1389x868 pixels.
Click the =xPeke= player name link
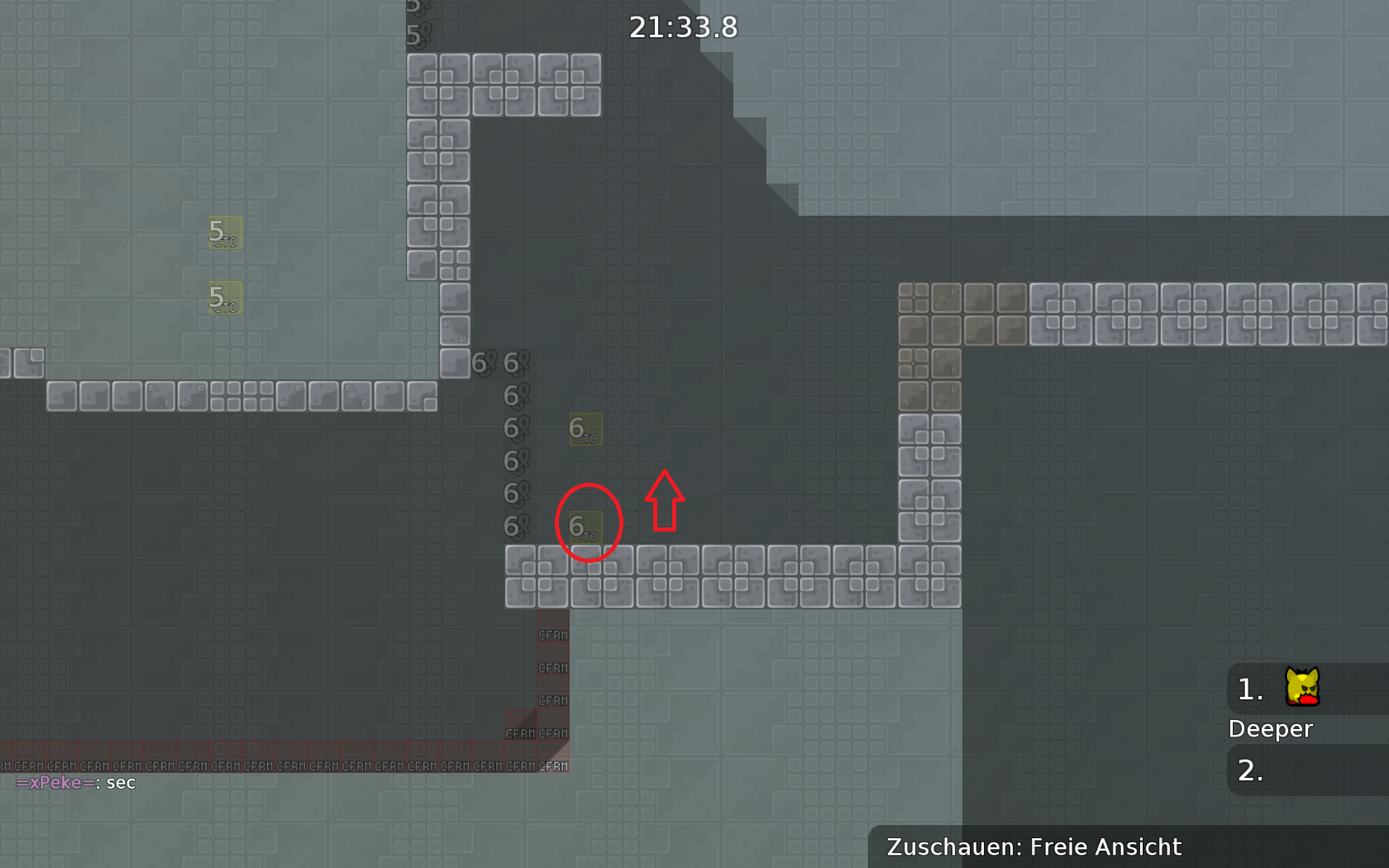55,783
